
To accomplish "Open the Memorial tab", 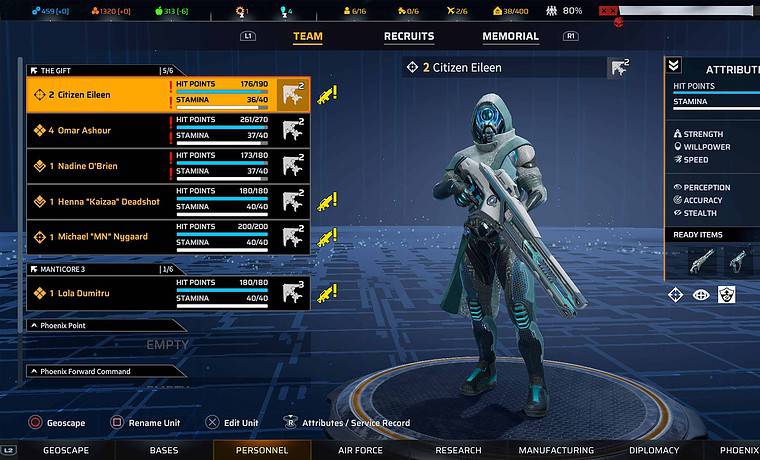I will click(510, 37).
